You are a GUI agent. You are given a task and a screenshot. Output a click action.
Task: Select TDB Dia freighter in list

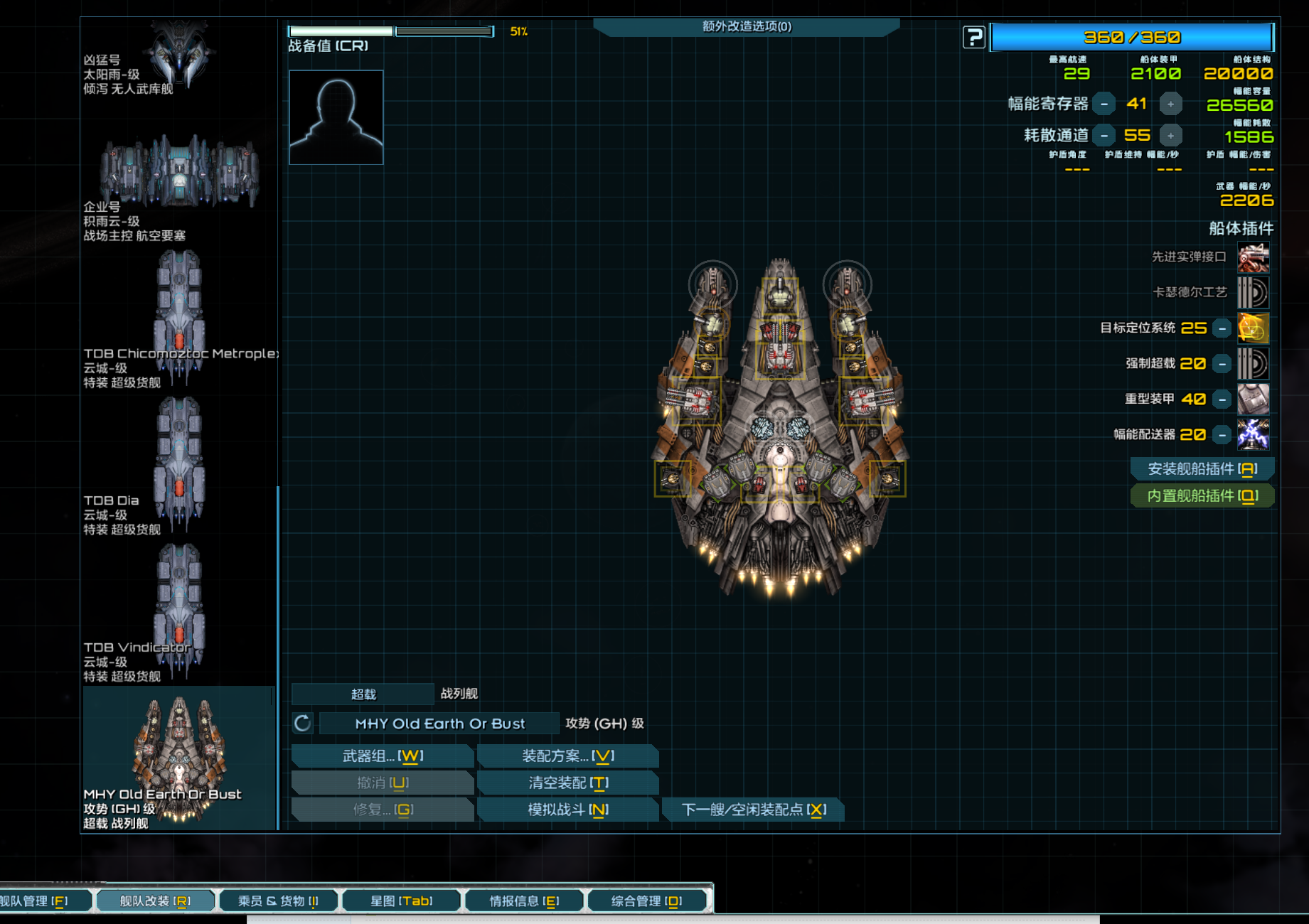point(179,462)
